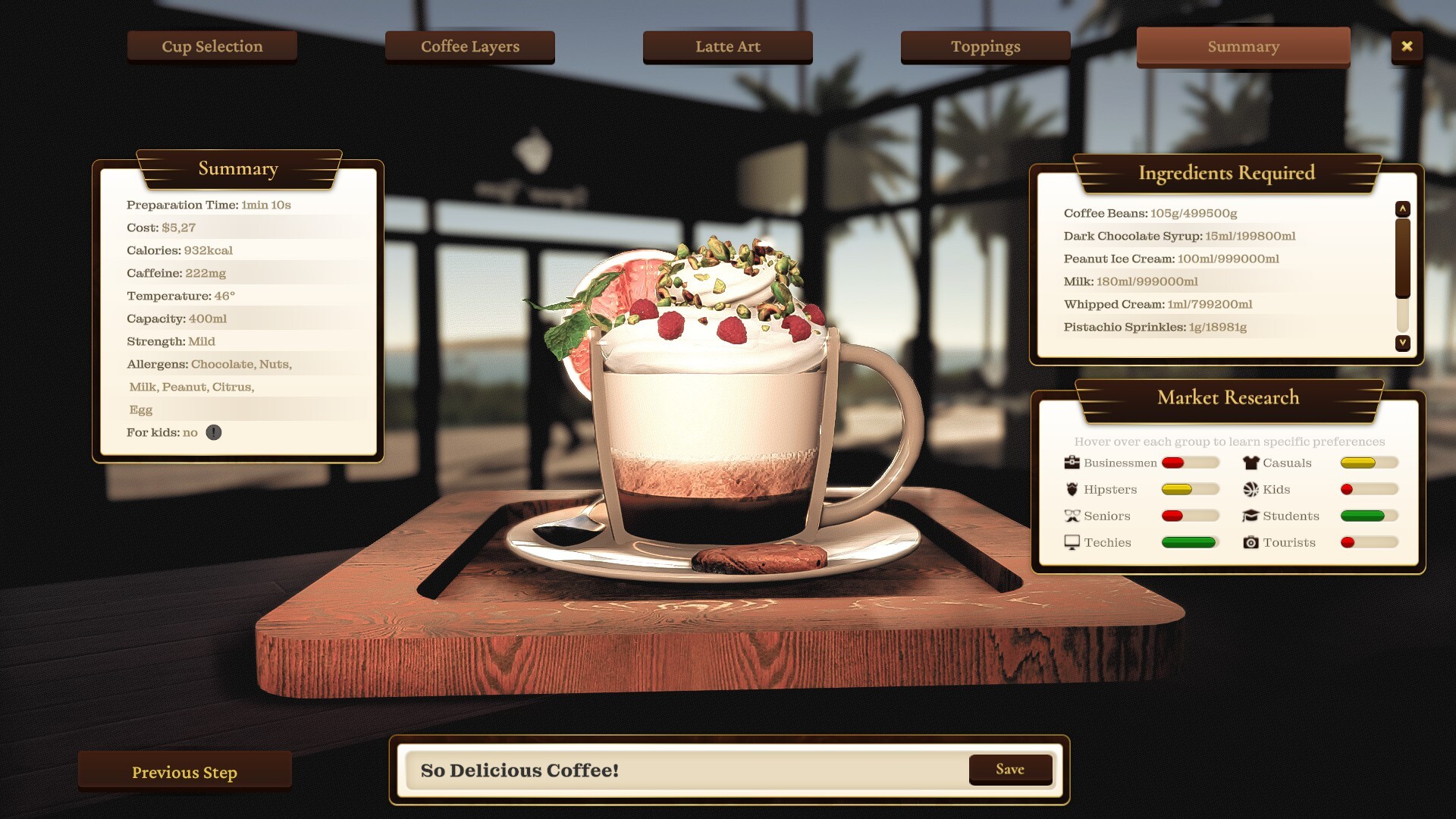Click the down arrow on Ingredients list
Screen dimensions: 1456x819
click(1402, 343)
